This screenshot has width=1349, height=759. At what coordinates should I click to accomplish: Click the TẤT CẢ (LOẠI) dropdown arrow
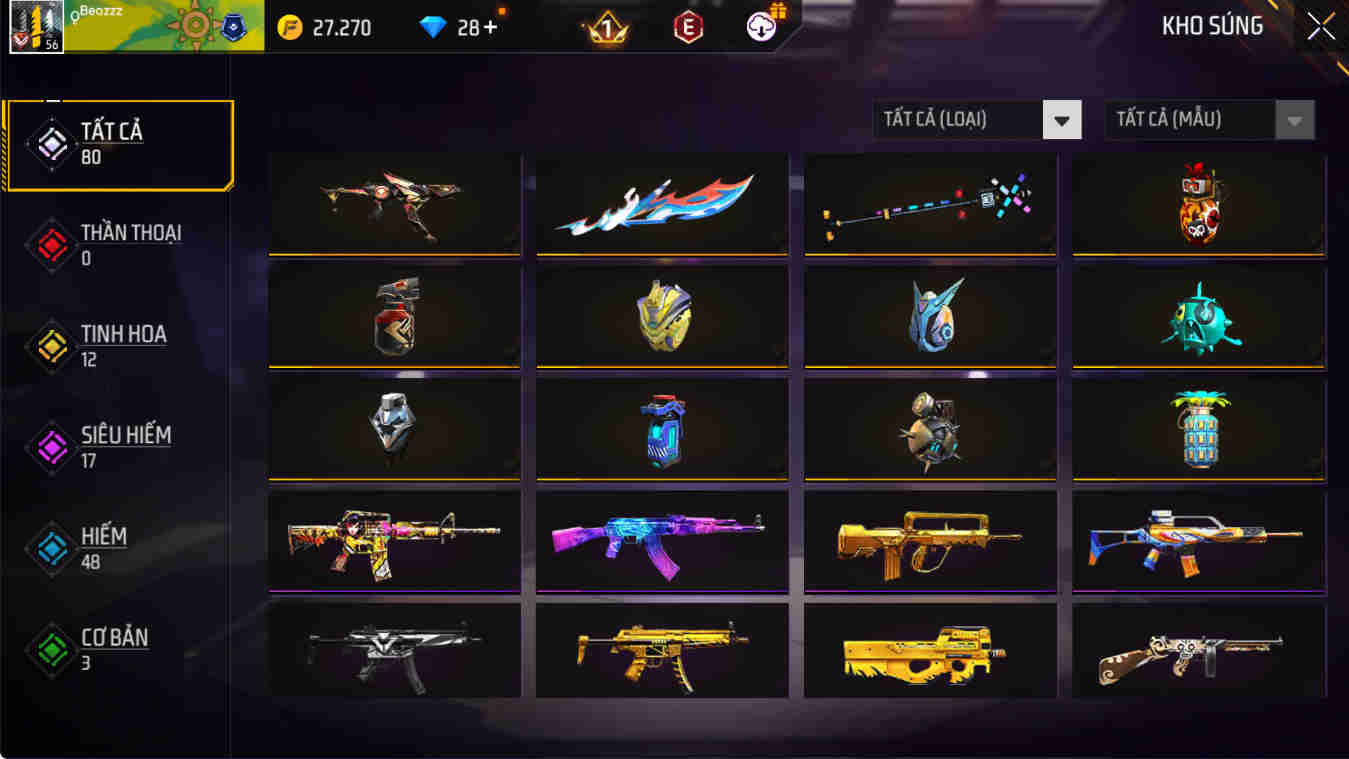click(1065, 119)
